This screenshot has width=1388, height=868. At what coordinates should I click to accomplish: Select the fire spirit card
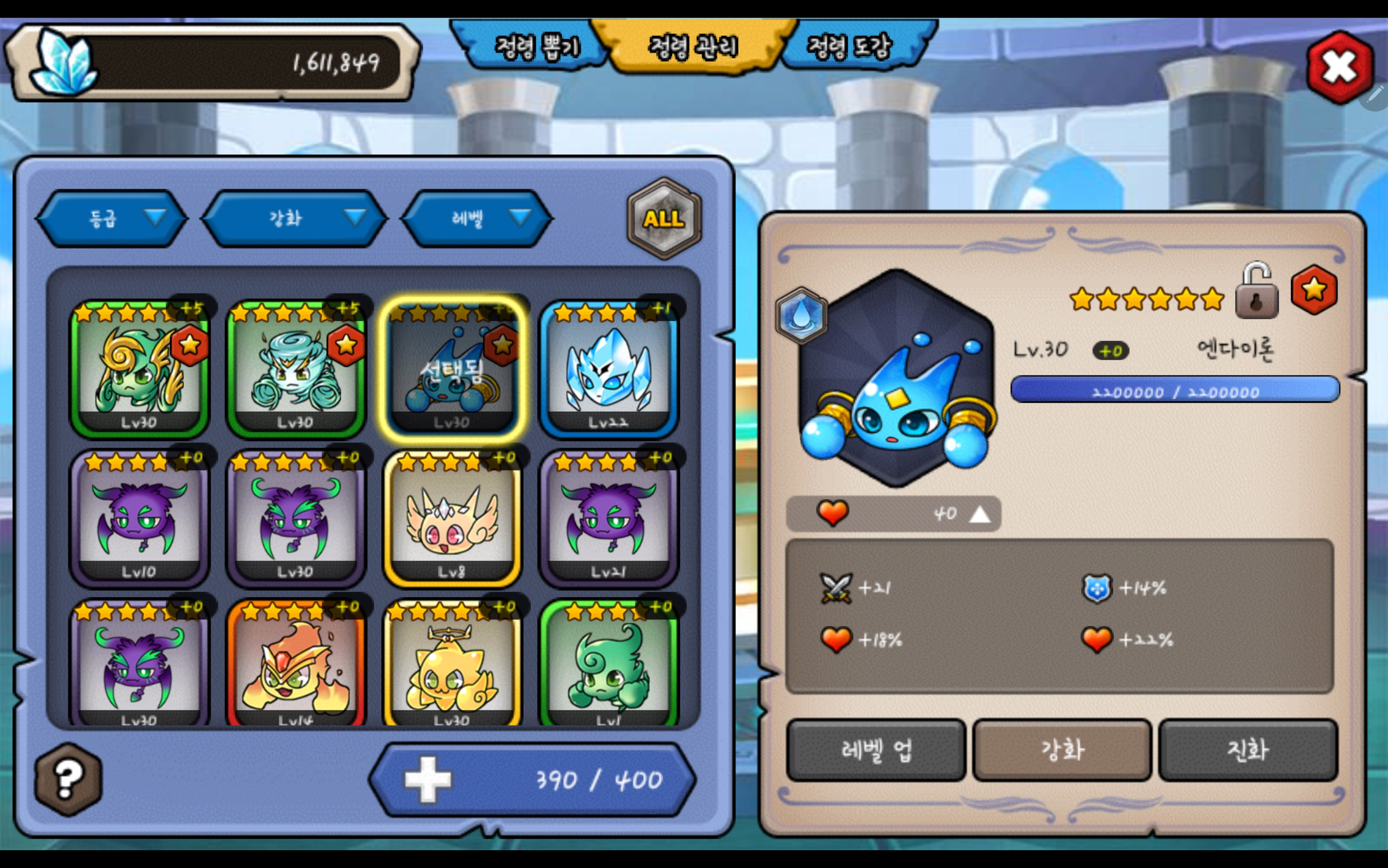295,665
